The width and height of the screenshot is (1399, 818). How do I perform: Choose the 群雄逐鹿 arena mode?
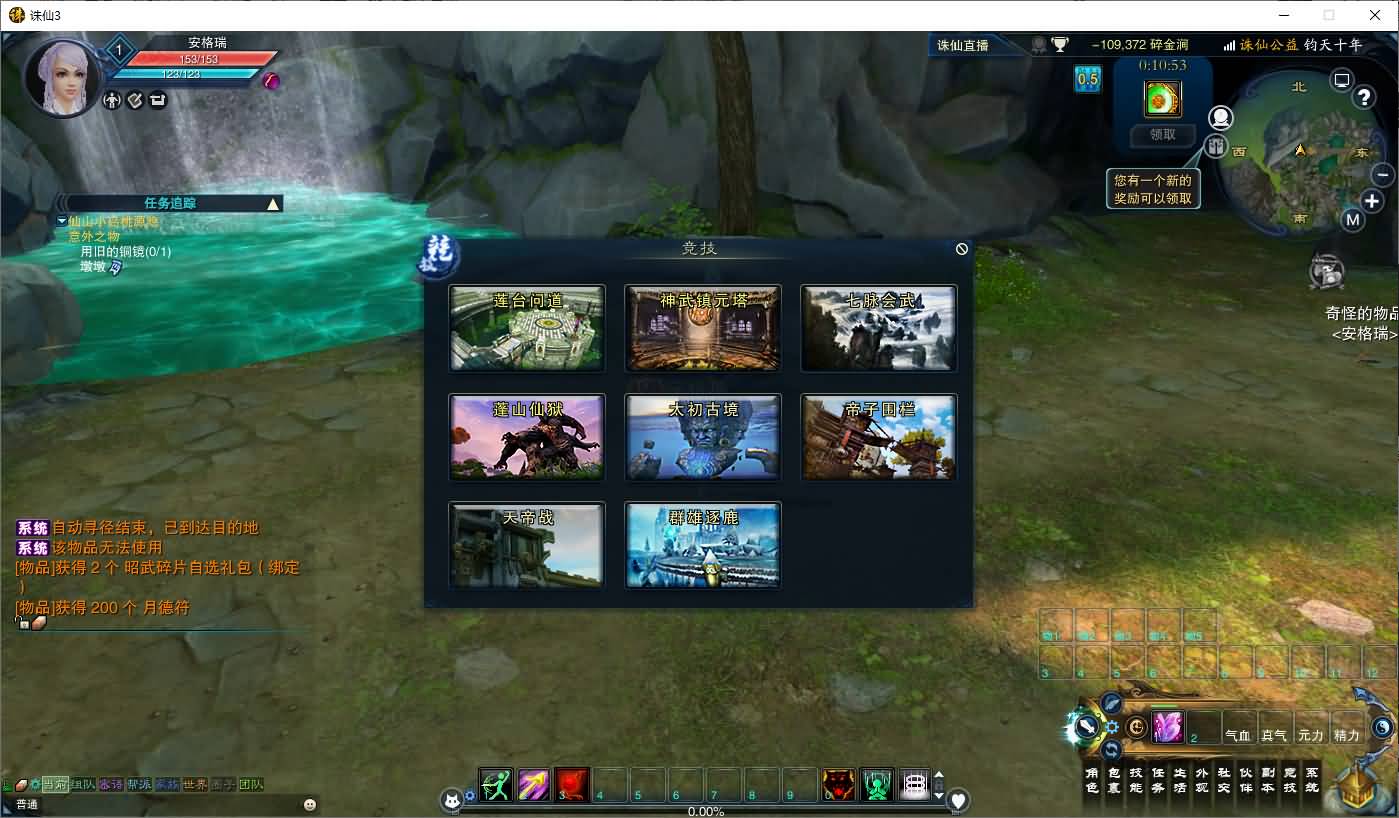coord(703,545)
